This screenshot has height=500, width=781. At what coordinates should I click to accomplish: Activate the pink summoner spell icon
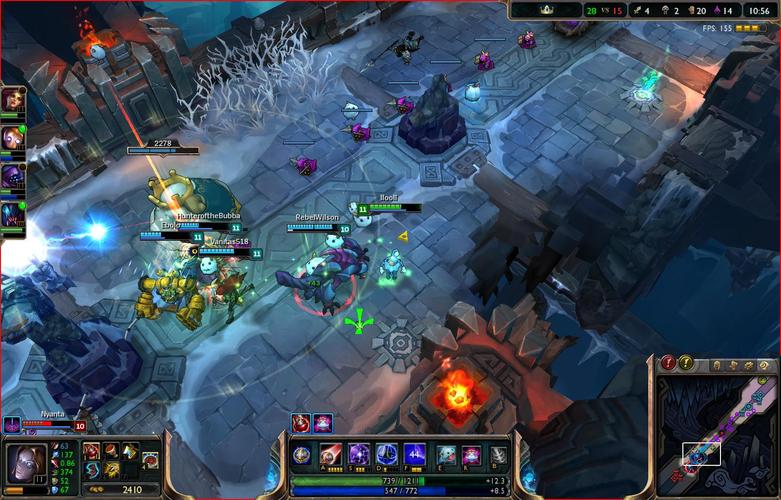tap(471, 455)
